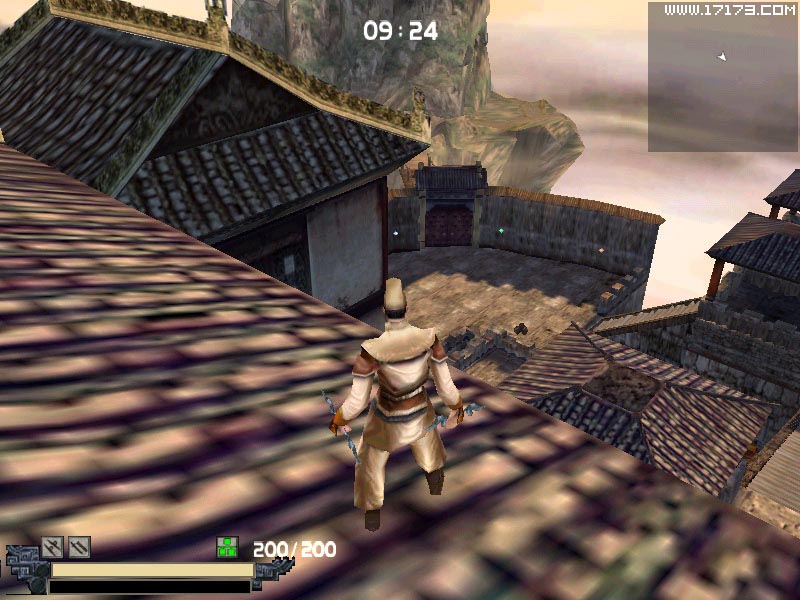Viewport: 800px width, 600px height.
Task: Select the crossed blades weapon icon
Action: [x=53, y=547]
